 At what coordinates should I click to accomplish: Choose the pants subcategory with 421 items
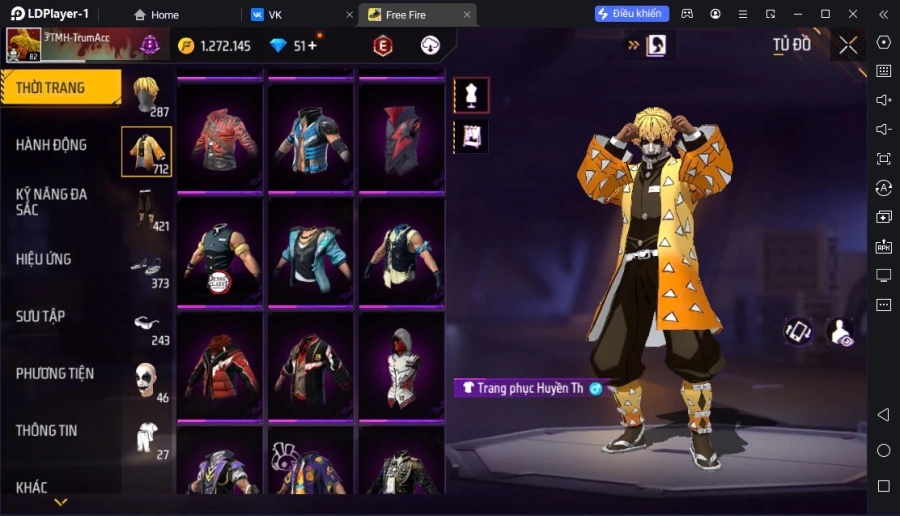[147, 210]
